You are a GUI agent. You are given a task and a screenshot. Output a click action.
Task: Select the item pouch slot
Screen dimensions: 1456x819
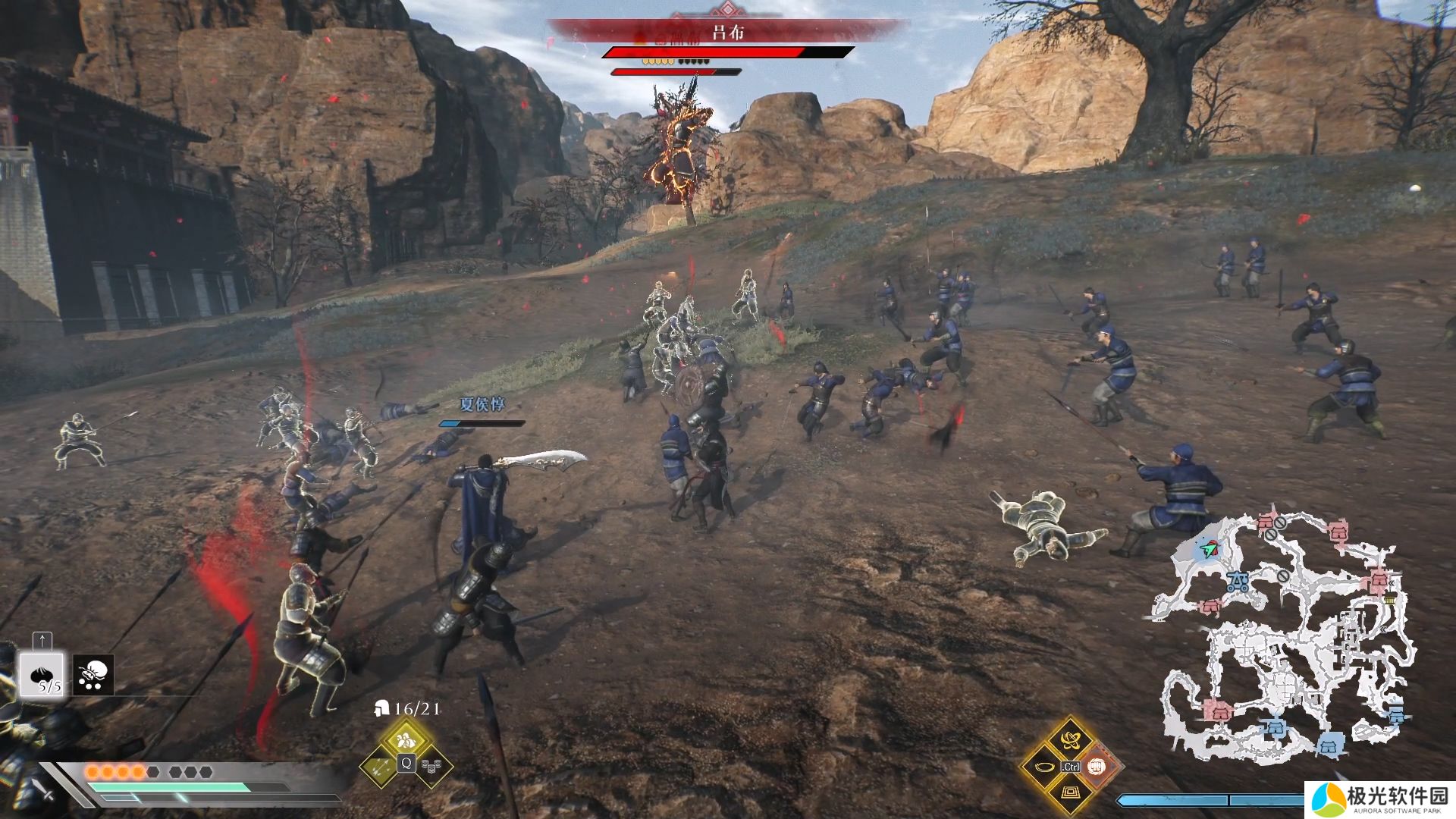click(x=94, y=674)
